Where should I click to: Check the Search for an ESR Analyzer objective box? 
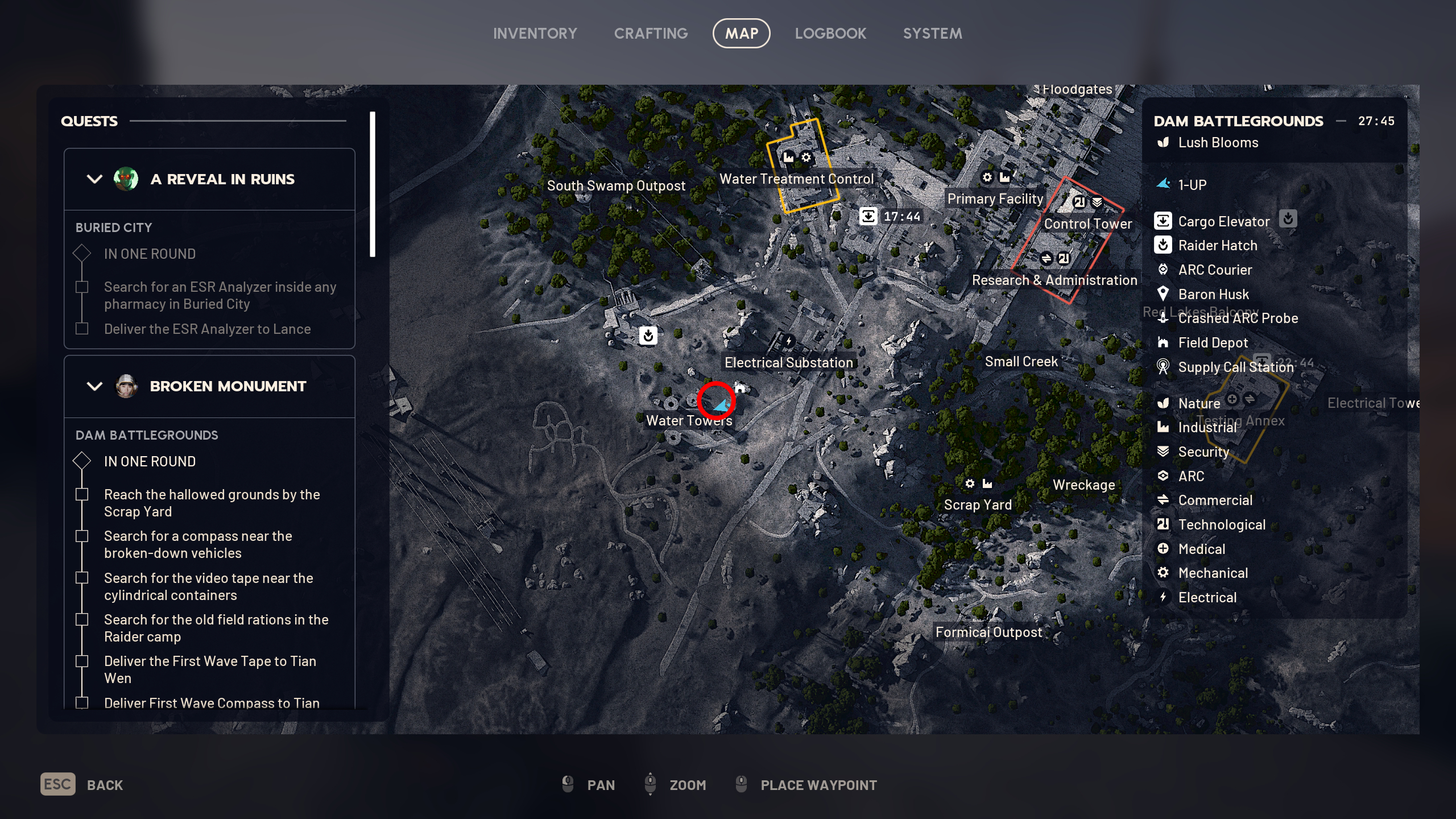tap(81, 288)
